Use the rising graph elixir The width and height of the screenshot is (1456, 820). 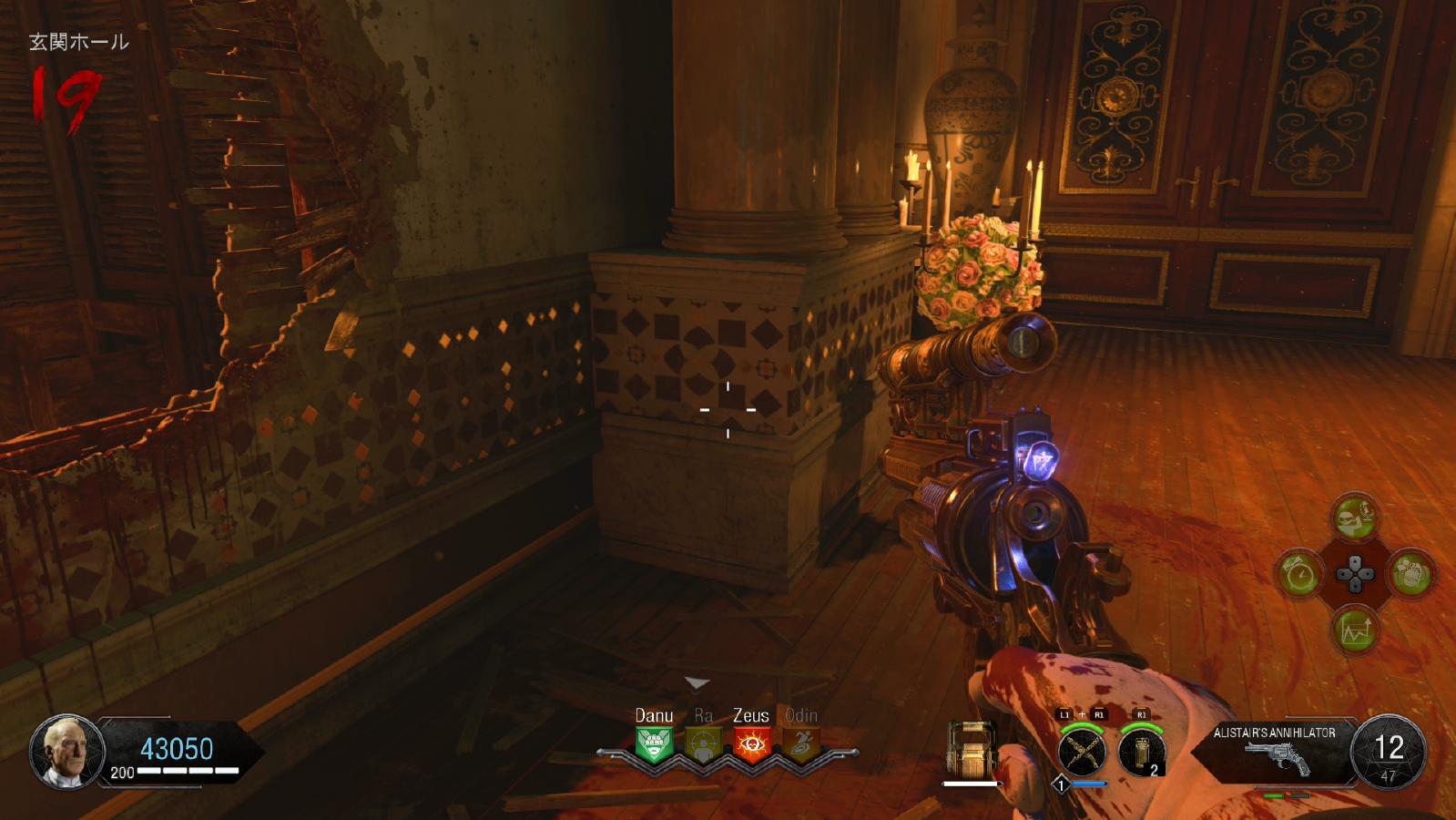pyautogui.click(x=1355, y=630)
